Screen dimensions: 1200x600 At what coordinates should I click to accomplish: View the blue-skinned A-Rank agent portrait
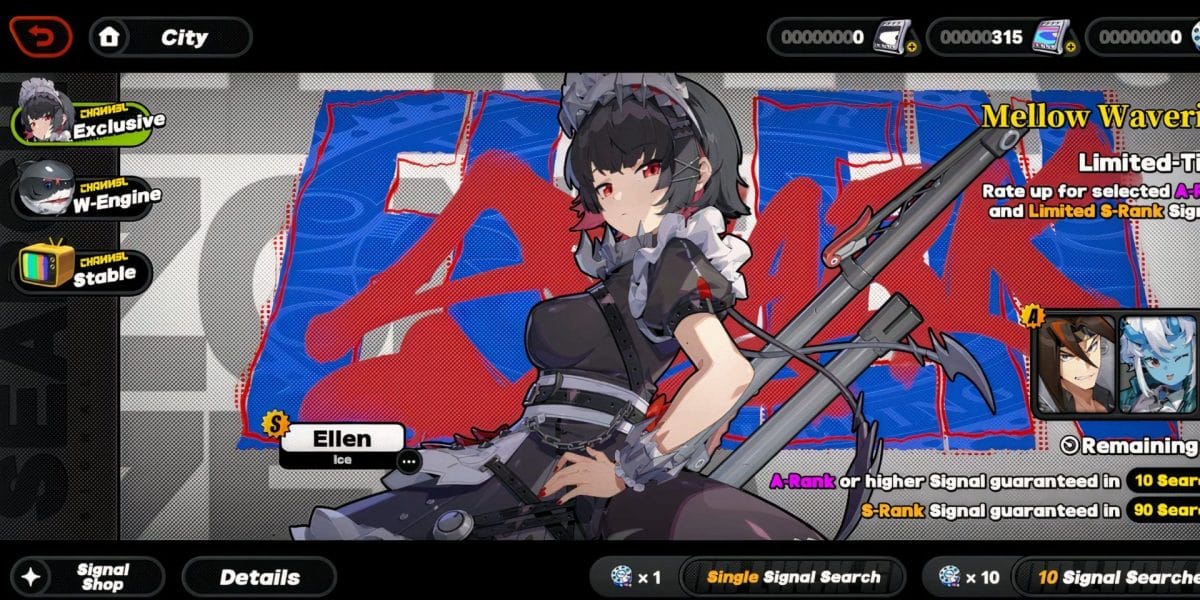pos(1160,364)
